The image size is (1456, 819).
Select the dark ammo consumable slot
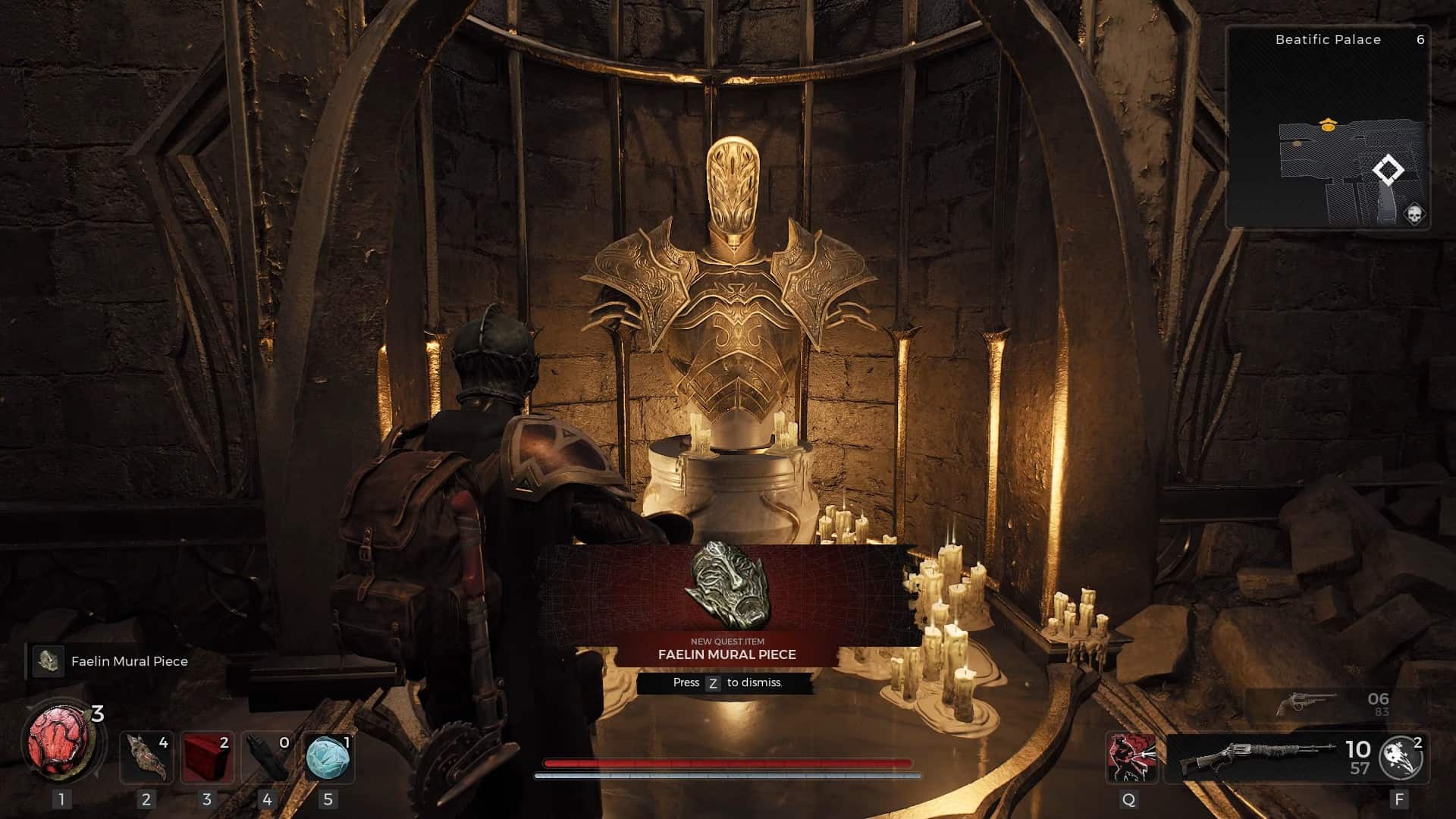pos(267,758)
